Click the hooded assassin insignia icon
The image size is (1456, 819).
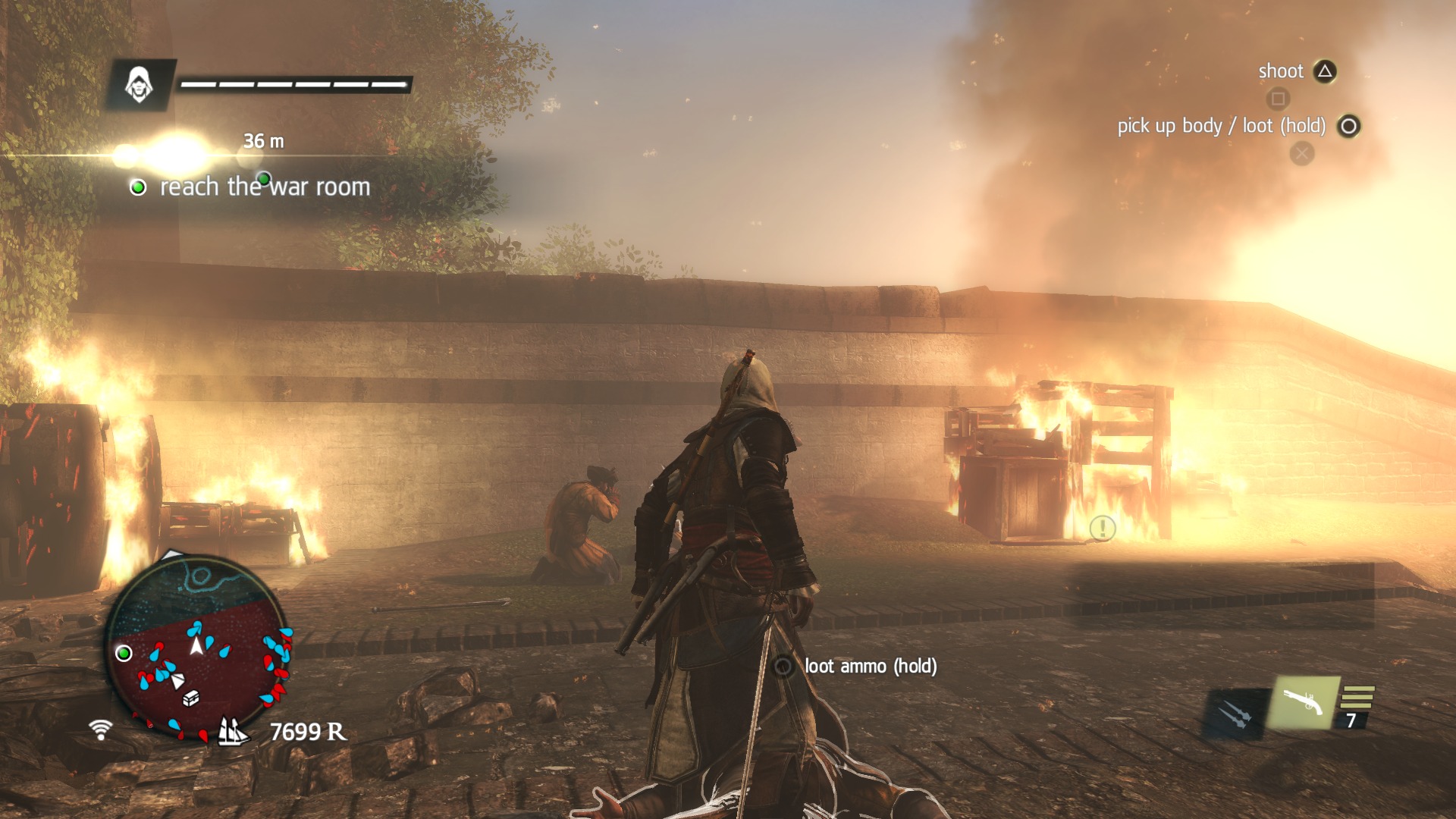[140, 84]
